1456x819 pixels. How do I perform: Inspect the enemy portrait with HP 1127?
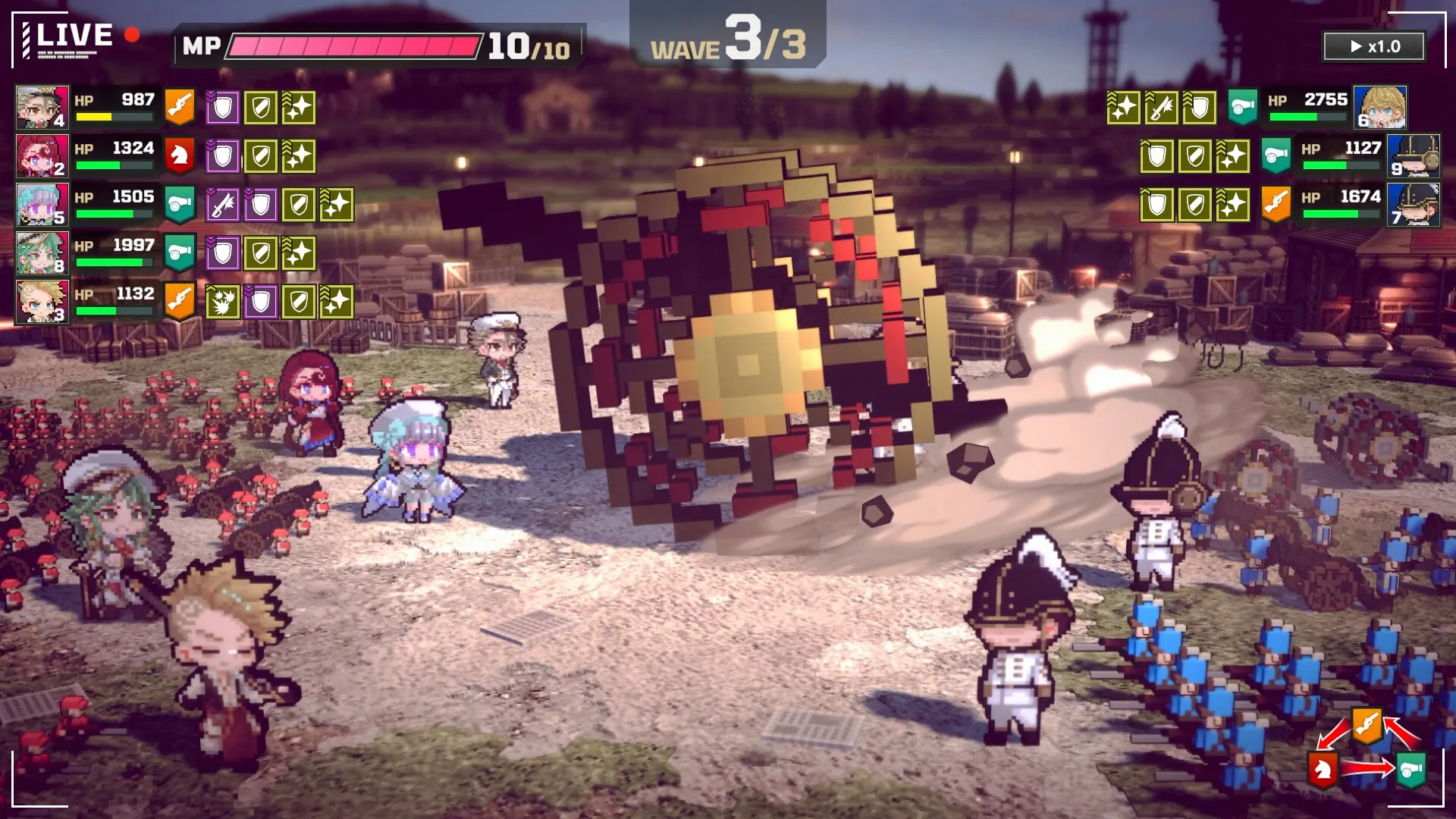pyautogui.click(x=1414, y=156)
